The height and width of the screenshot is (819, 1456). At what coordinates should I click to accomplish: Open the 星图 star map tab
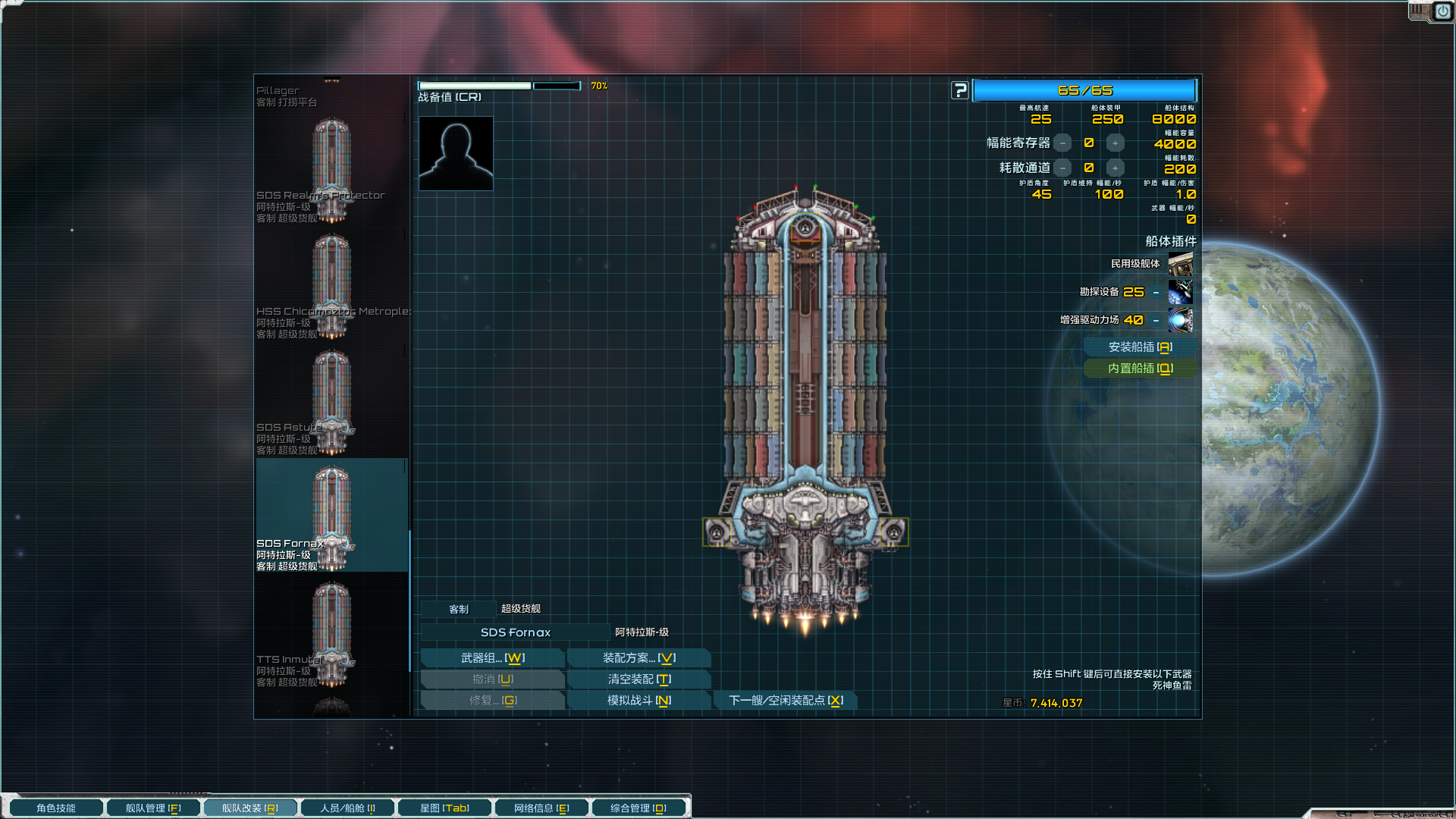point(444,808)
